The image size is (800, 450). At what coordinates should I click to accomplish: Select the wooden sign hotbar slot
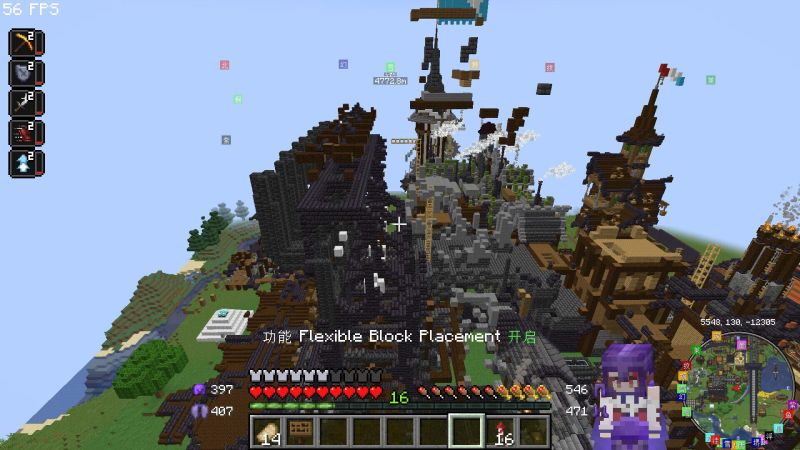[x=298, y=431]
